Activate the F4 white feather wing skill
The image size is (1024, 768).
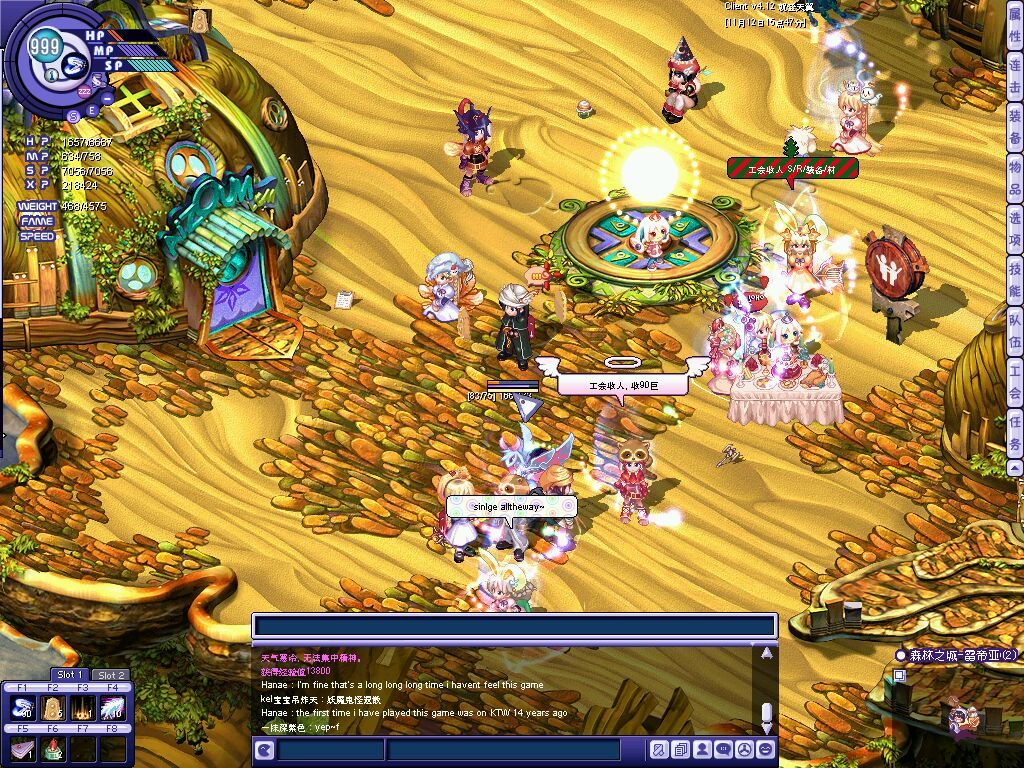coord(111,708)
